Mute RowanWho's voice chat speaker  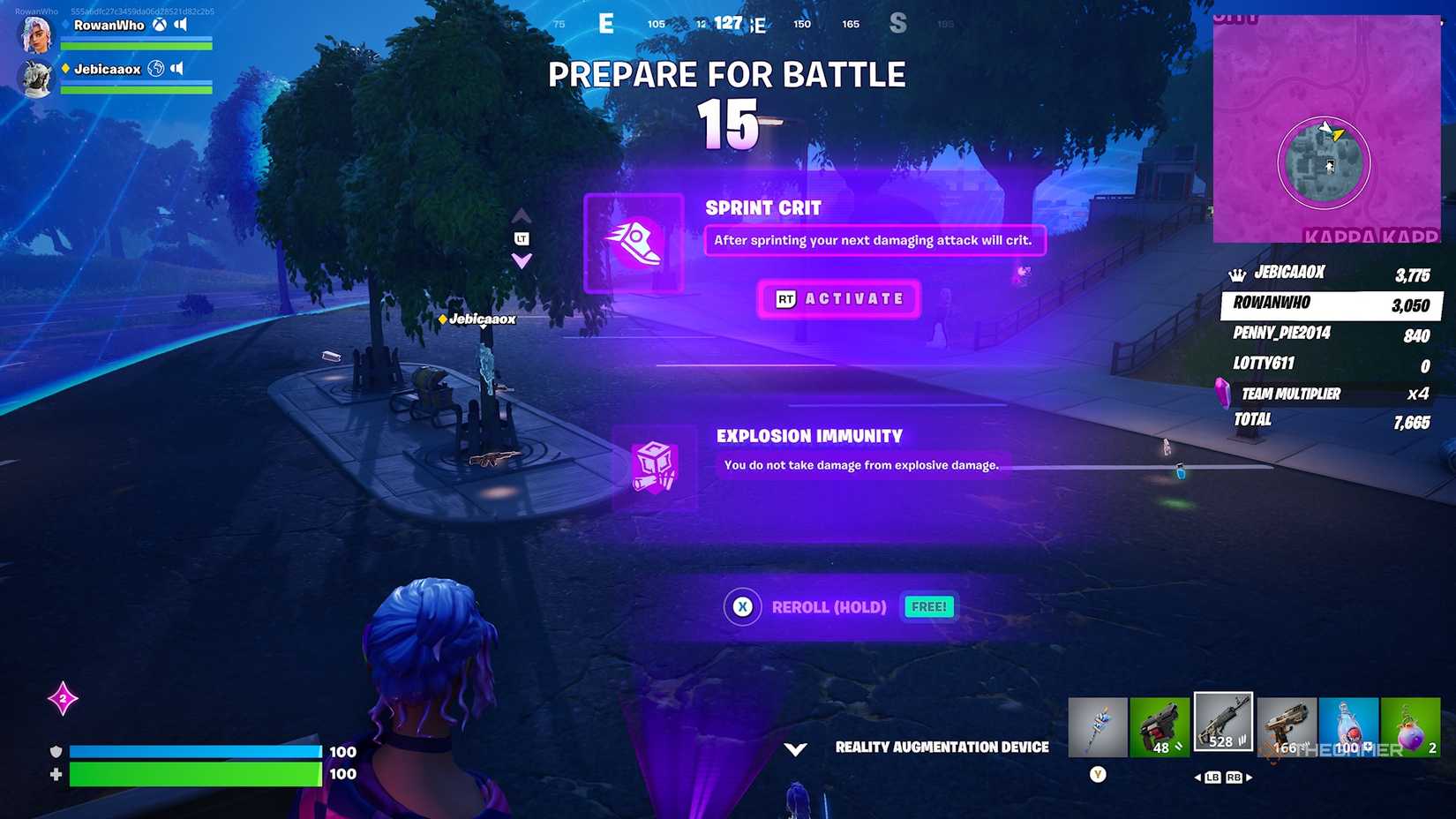point(181,24)
